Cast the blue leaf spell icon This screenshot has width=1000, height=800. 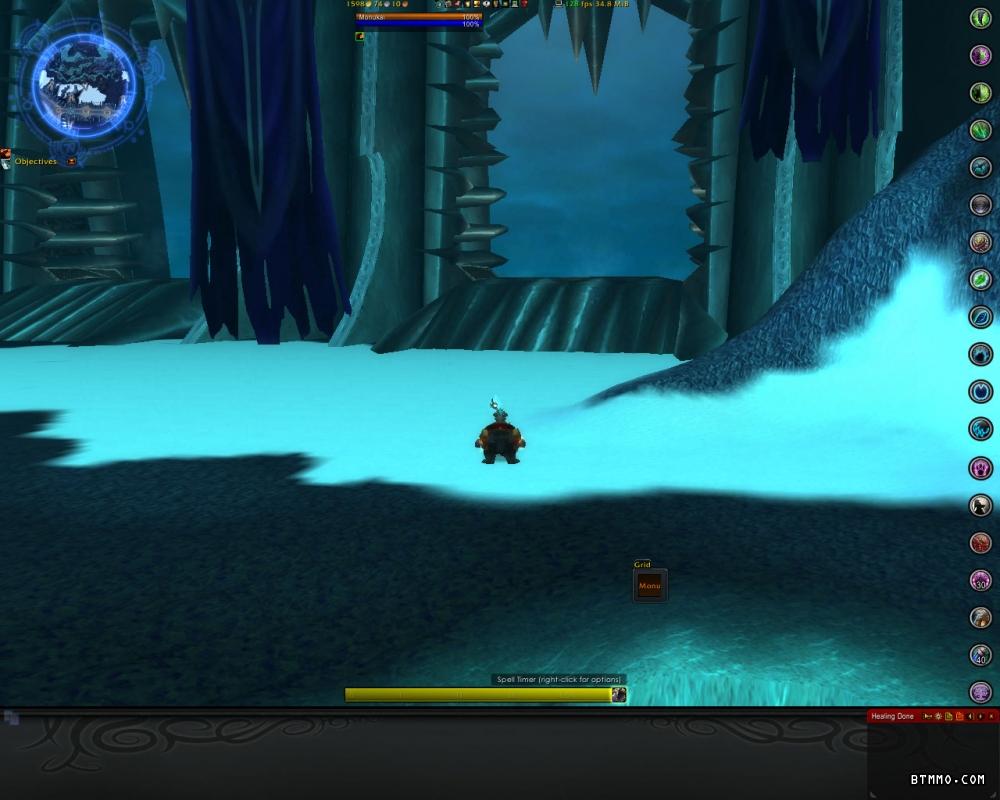coord(980,317)
